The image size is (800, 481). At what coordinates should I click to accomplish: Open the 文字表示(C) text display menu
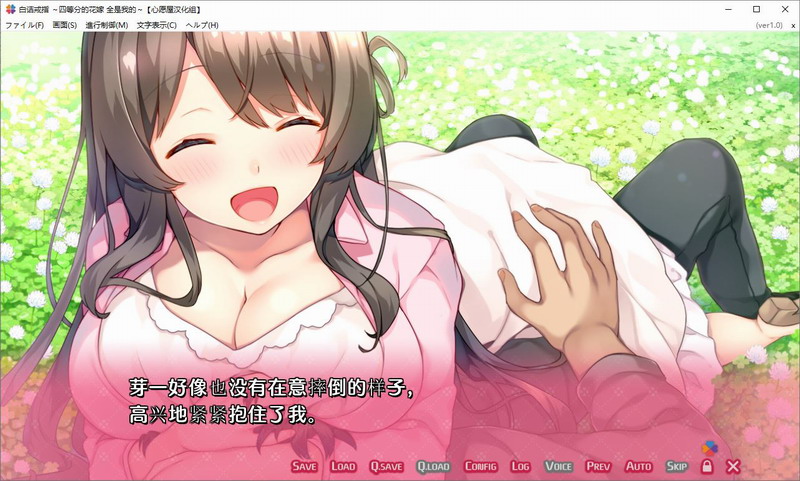pos(157,25)
